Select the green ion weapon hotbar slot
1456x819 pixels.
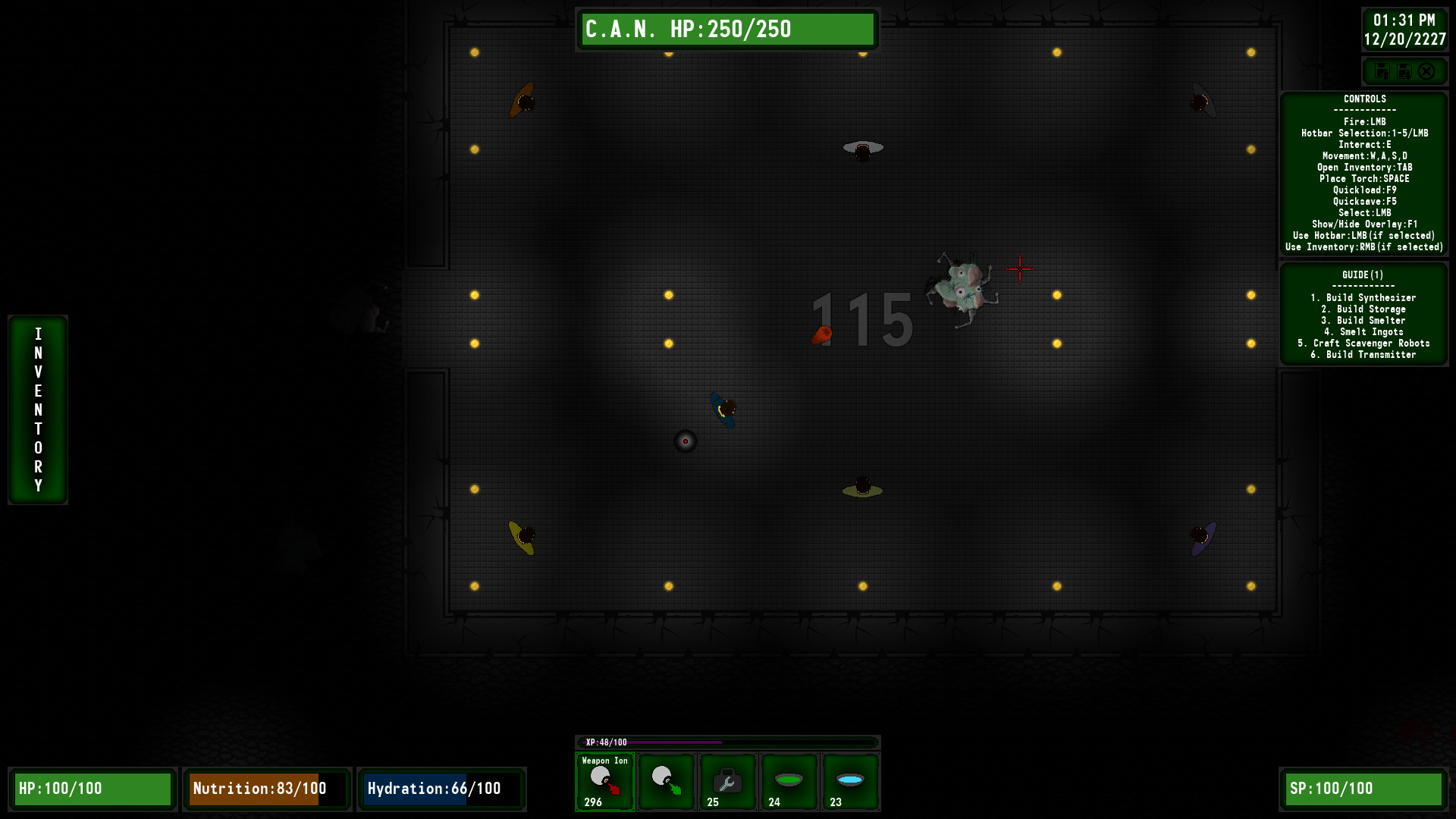pyautogui.click(x=666, y=782)
